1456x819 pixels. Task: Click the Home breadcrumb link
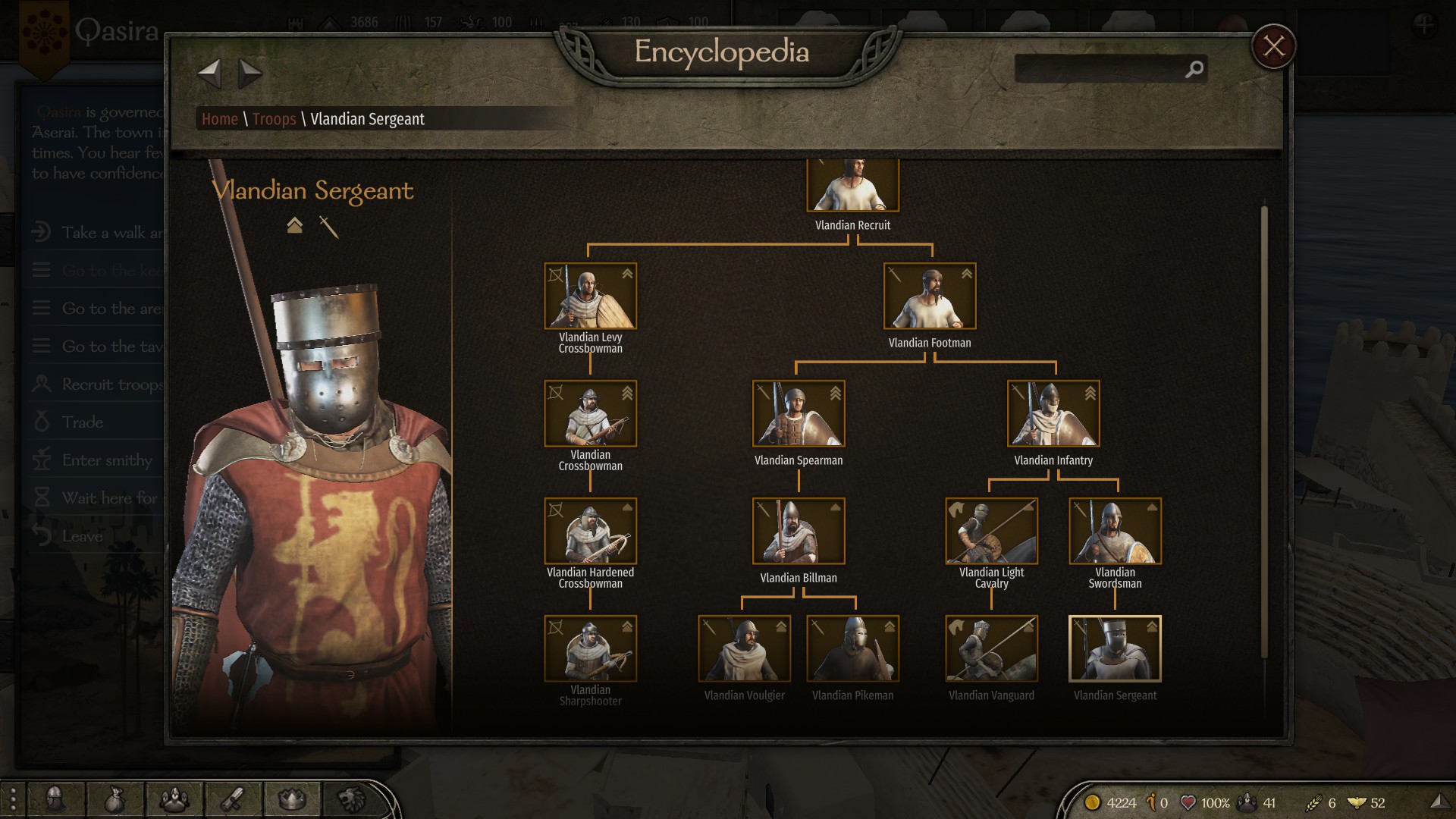(x=220, y=119)
